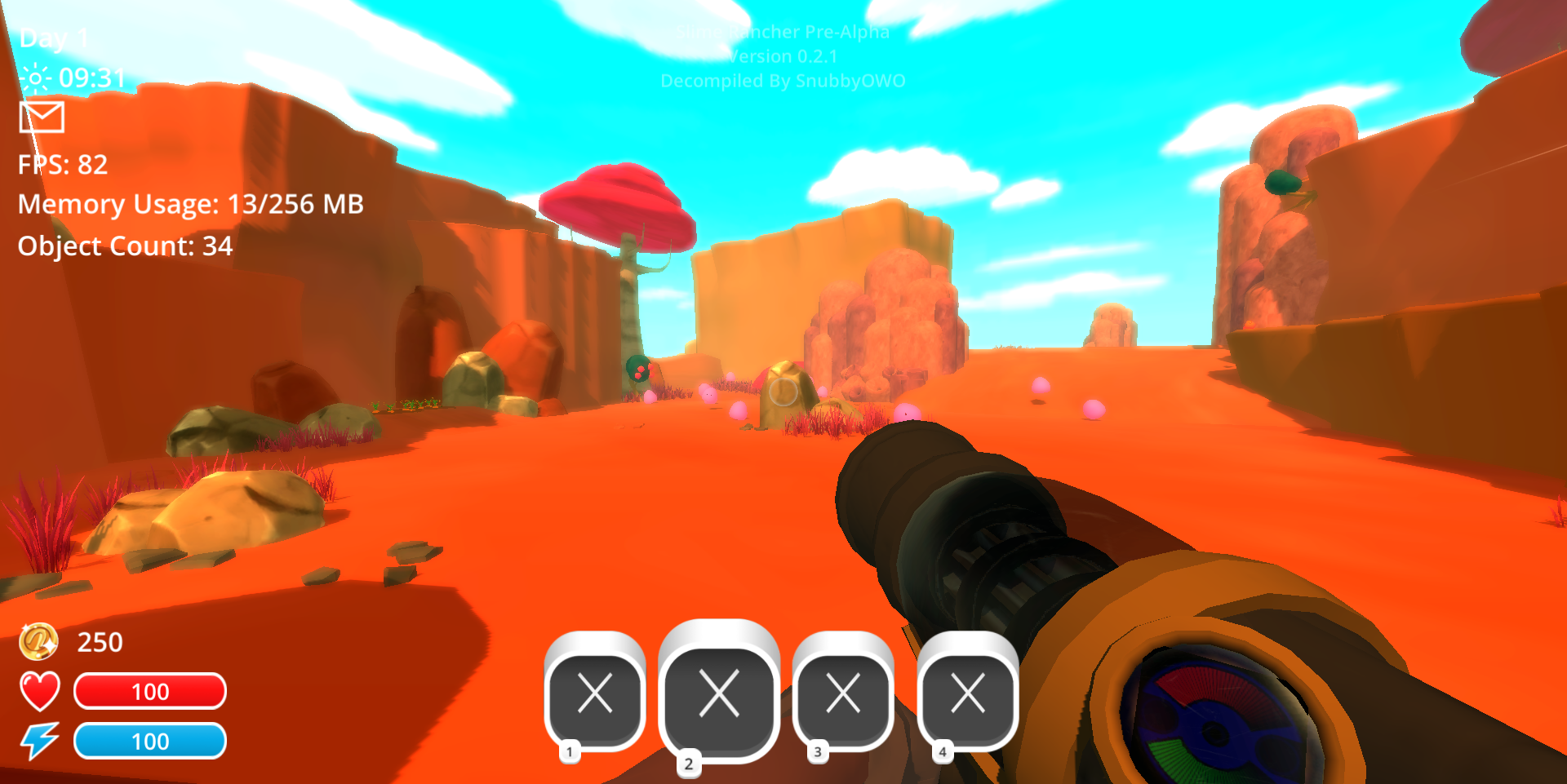This screenshot has width=1567, height=784.
Task: Click the blue 100 energy bar
Action: [x=150, y=742]
